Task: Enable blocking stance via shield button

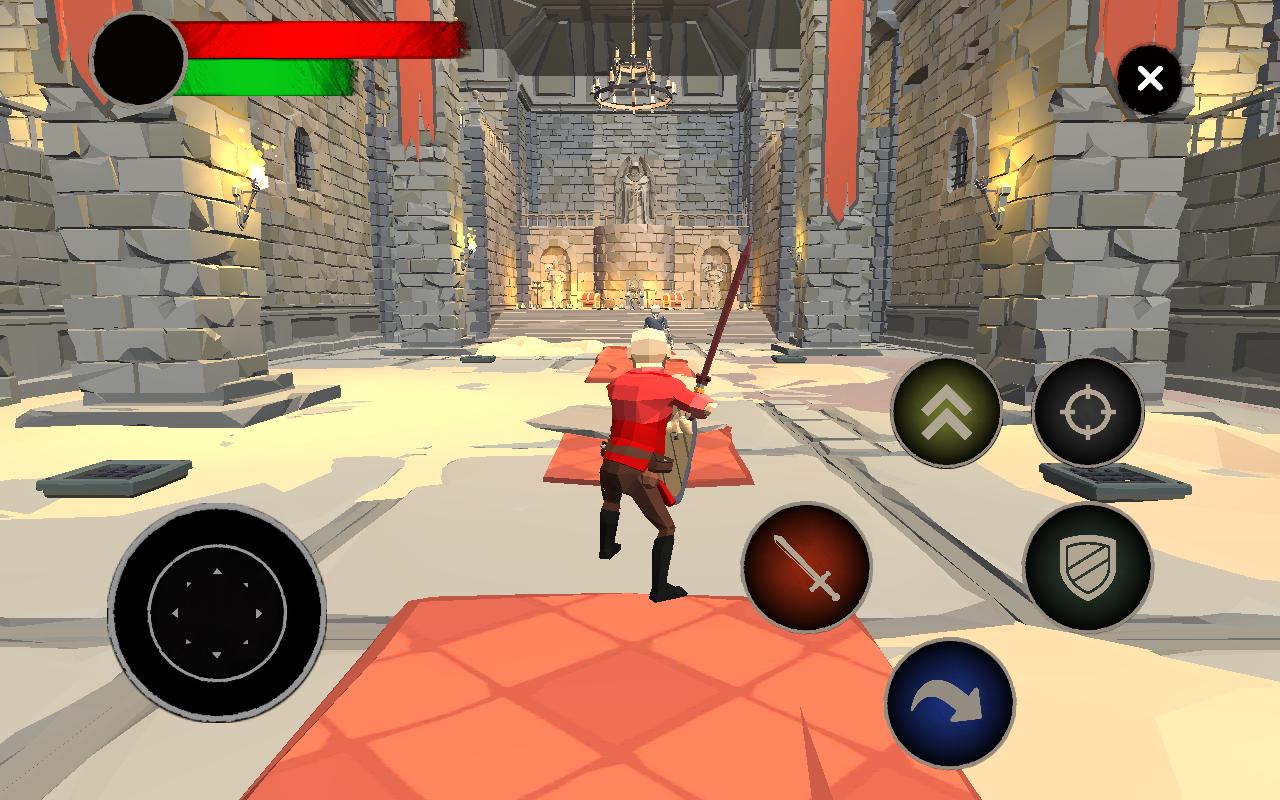Action: 1088,568
